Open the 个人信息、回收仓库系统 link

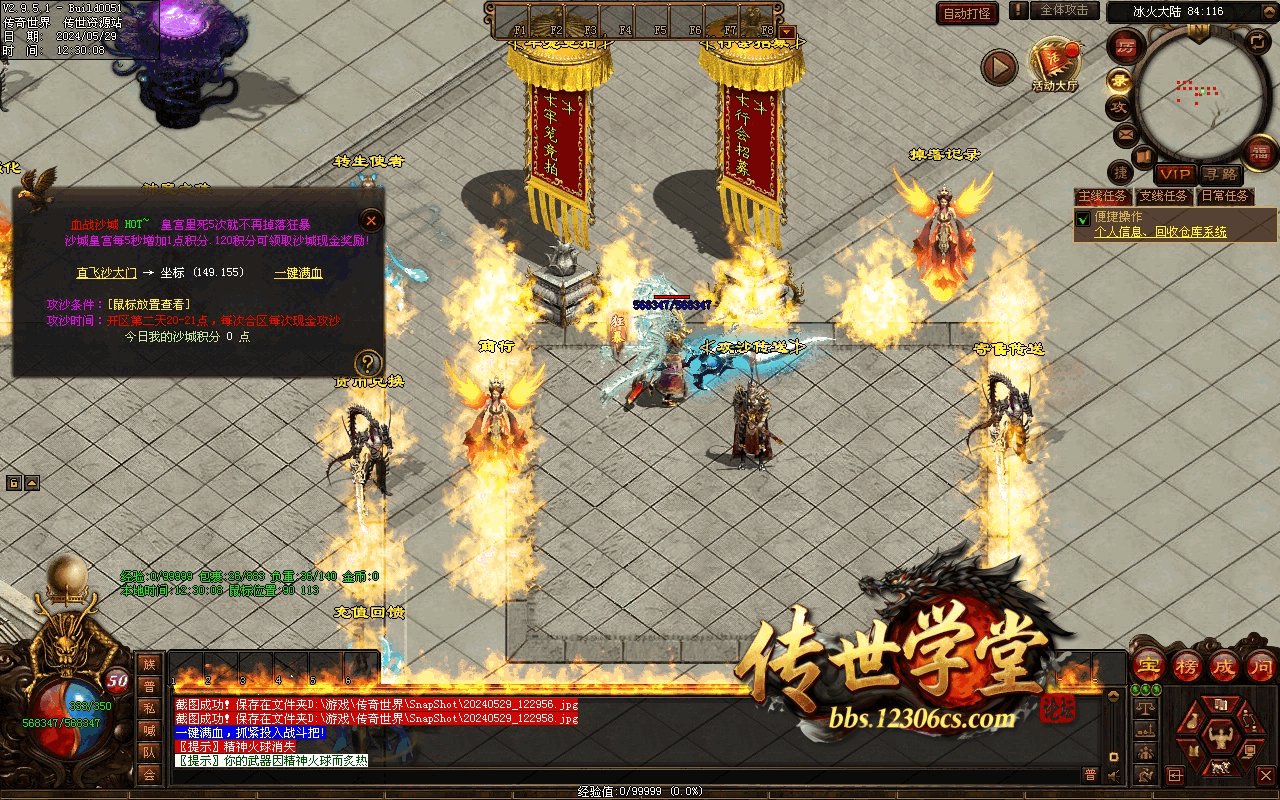pos(1160,232)
